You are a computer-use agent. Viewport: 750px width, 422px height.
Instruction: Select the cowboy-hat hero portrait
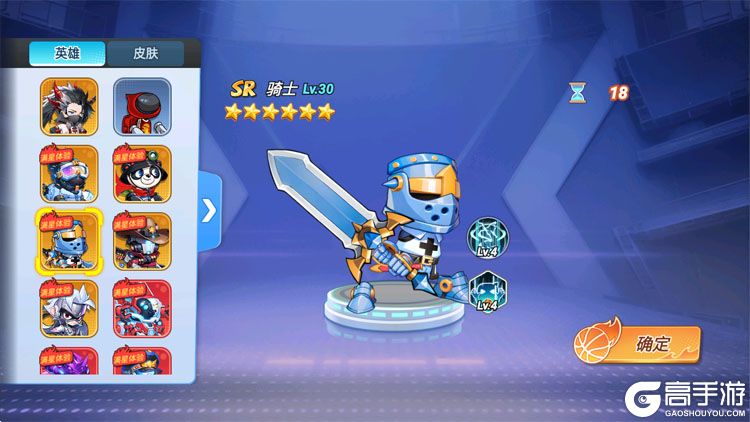pyautogui.click(x=141, y=241)
